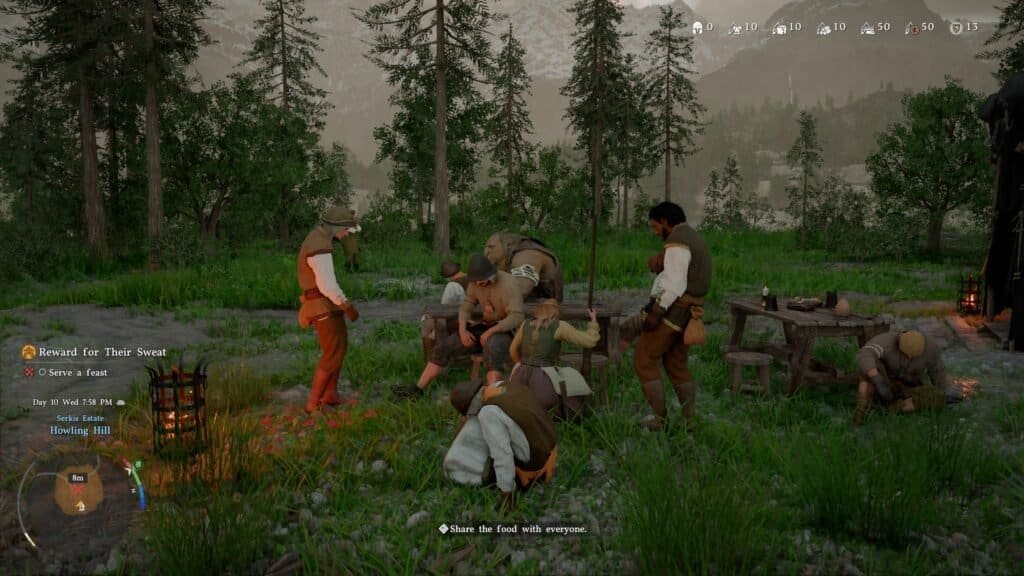Click the helmet resource icon
This screenshot has width=1024, height=576.
tap(697, 28)
